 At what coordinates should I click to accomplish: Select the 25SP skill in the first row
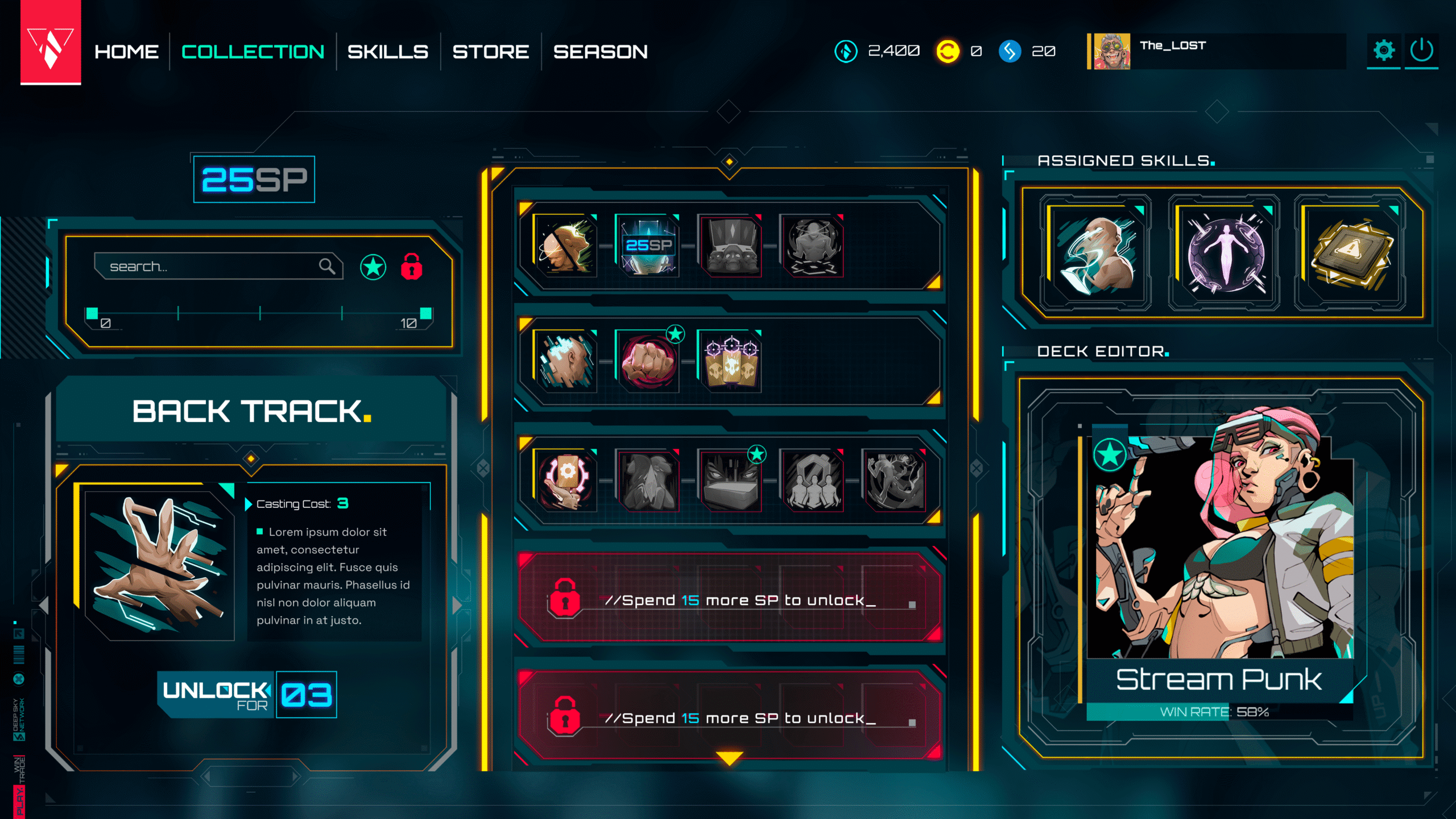point(648,246)
